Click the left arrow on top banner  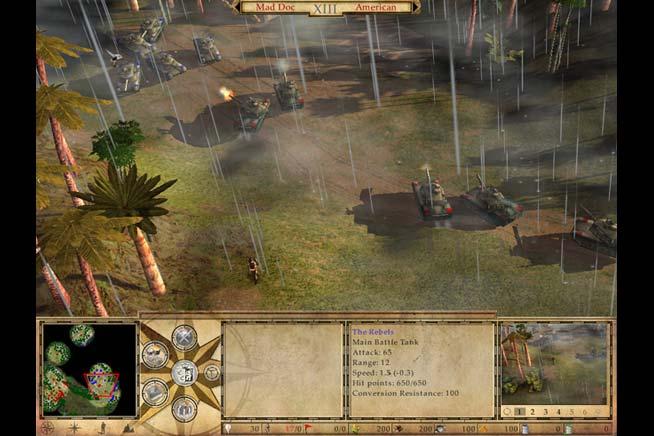233,7
